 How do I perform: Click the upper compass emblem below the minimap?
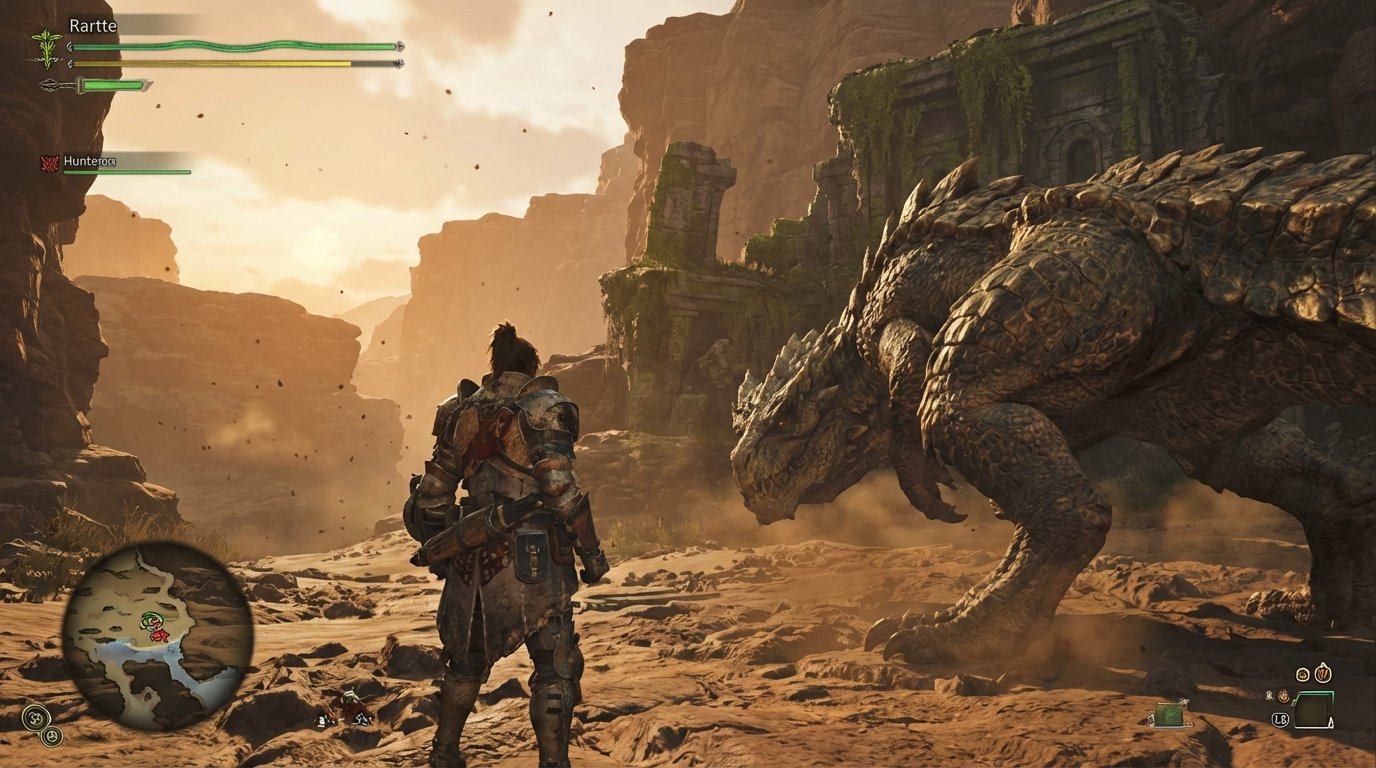[x=37, y=718]
